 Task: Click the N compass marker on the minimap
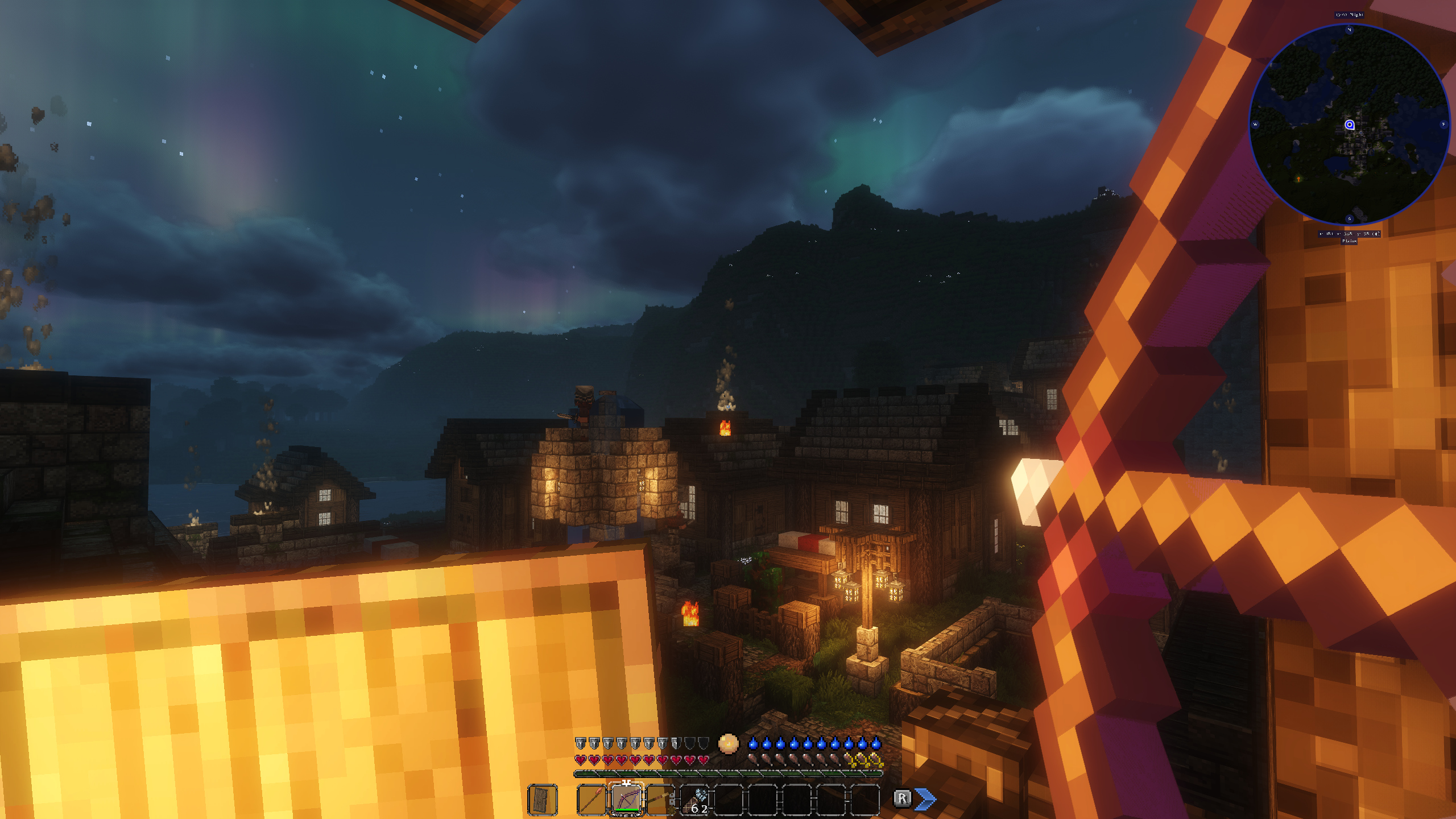1349,30
